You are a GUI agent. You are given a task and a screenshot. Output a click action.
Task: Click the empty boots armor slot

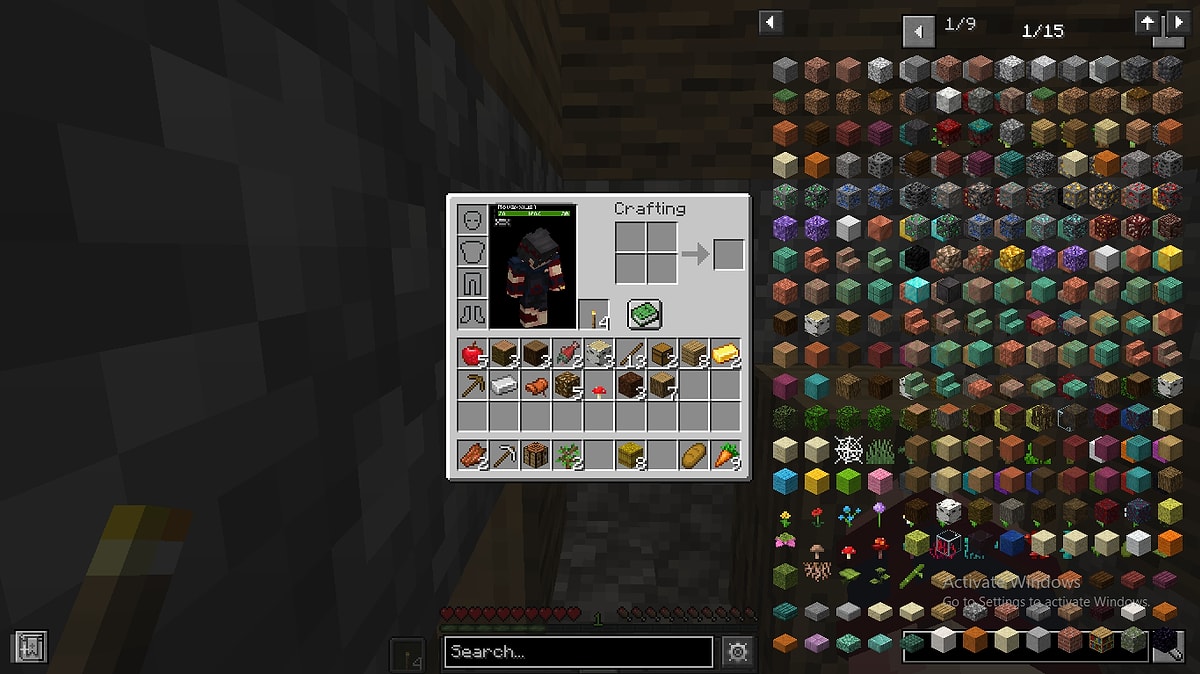tap(472, 314)
